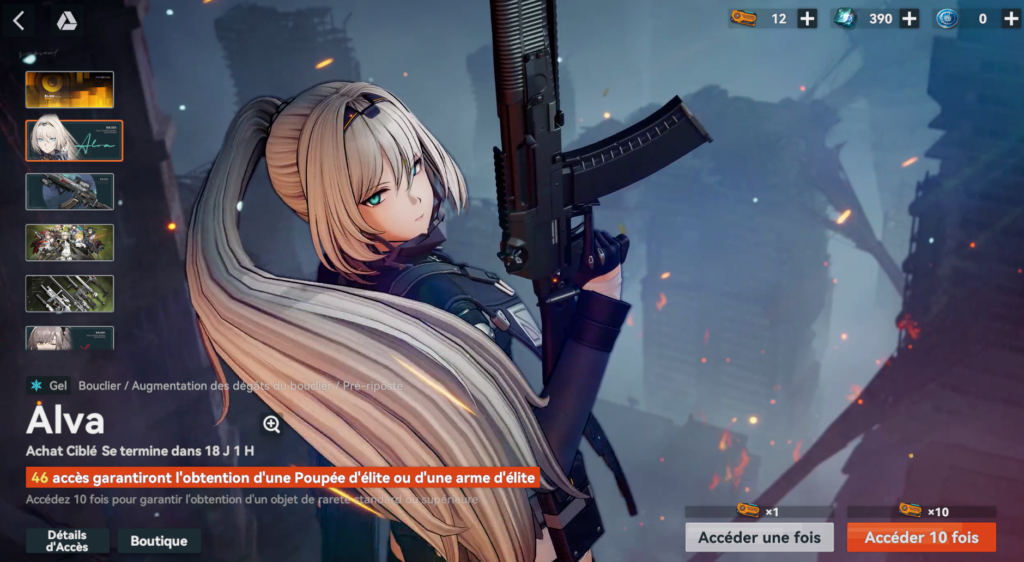This screenshot has height=562, width=1024.
Task: Click Accéder 10 fois
Action: pyautogui.click(x=921, y=537)
